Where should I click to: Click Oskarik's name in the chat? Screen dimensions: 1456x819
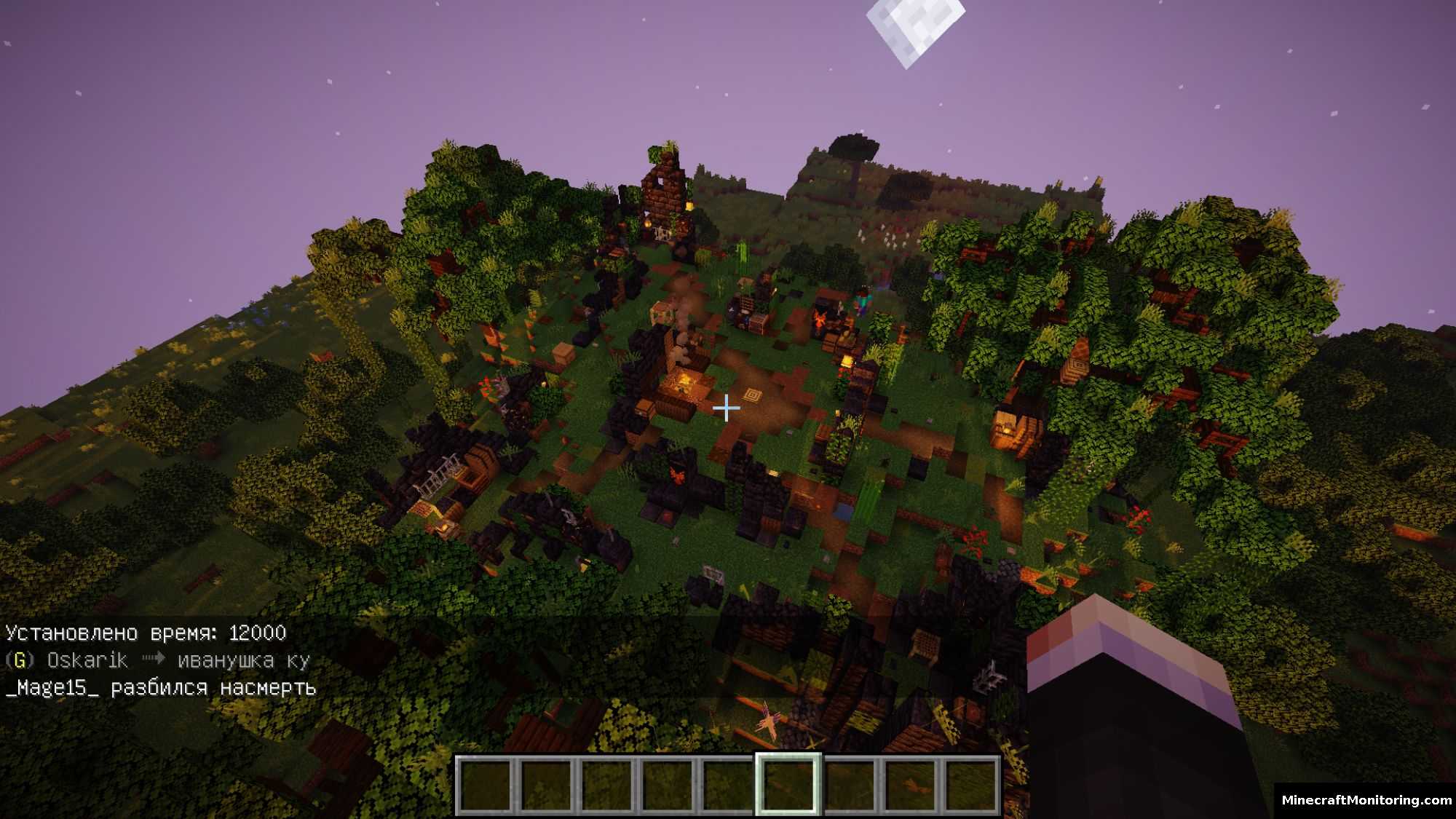click(87, 660)
